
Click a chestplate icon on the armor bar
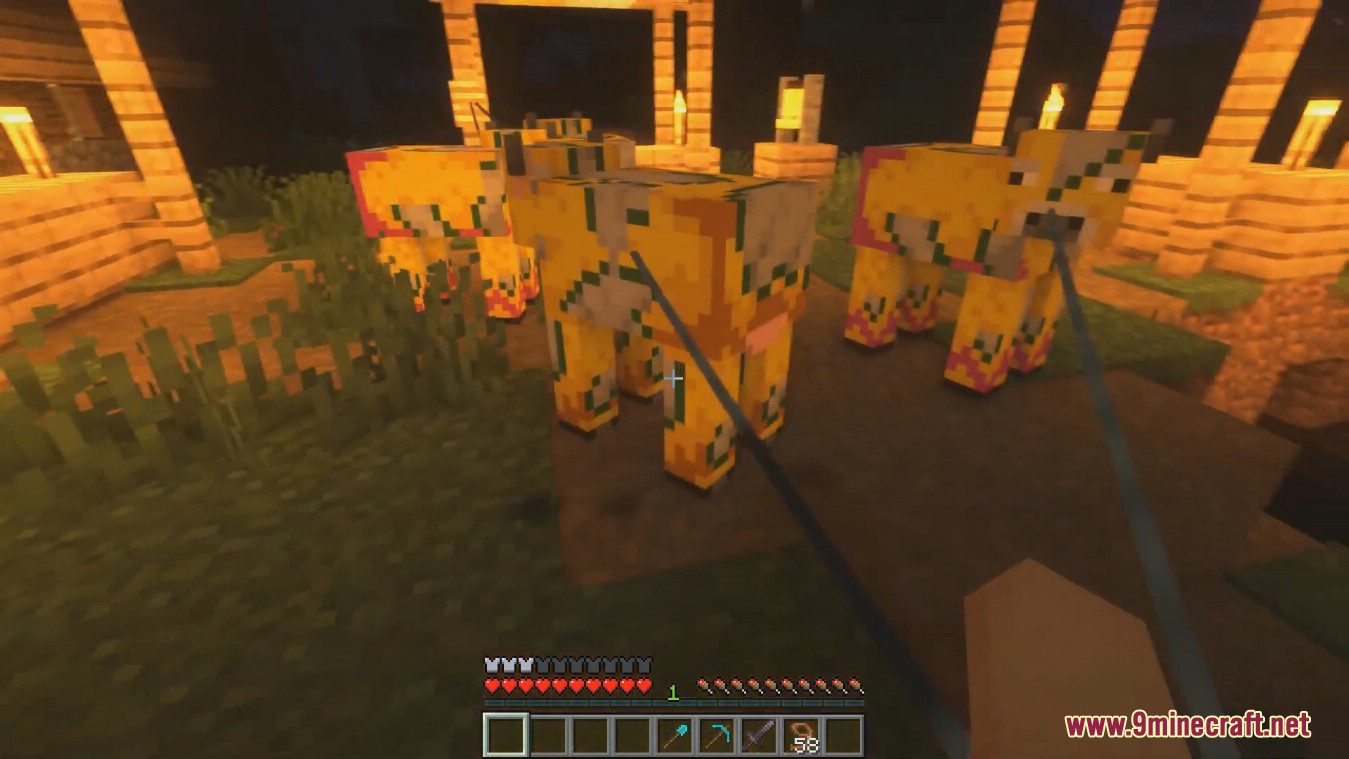(x=510, y=664)
